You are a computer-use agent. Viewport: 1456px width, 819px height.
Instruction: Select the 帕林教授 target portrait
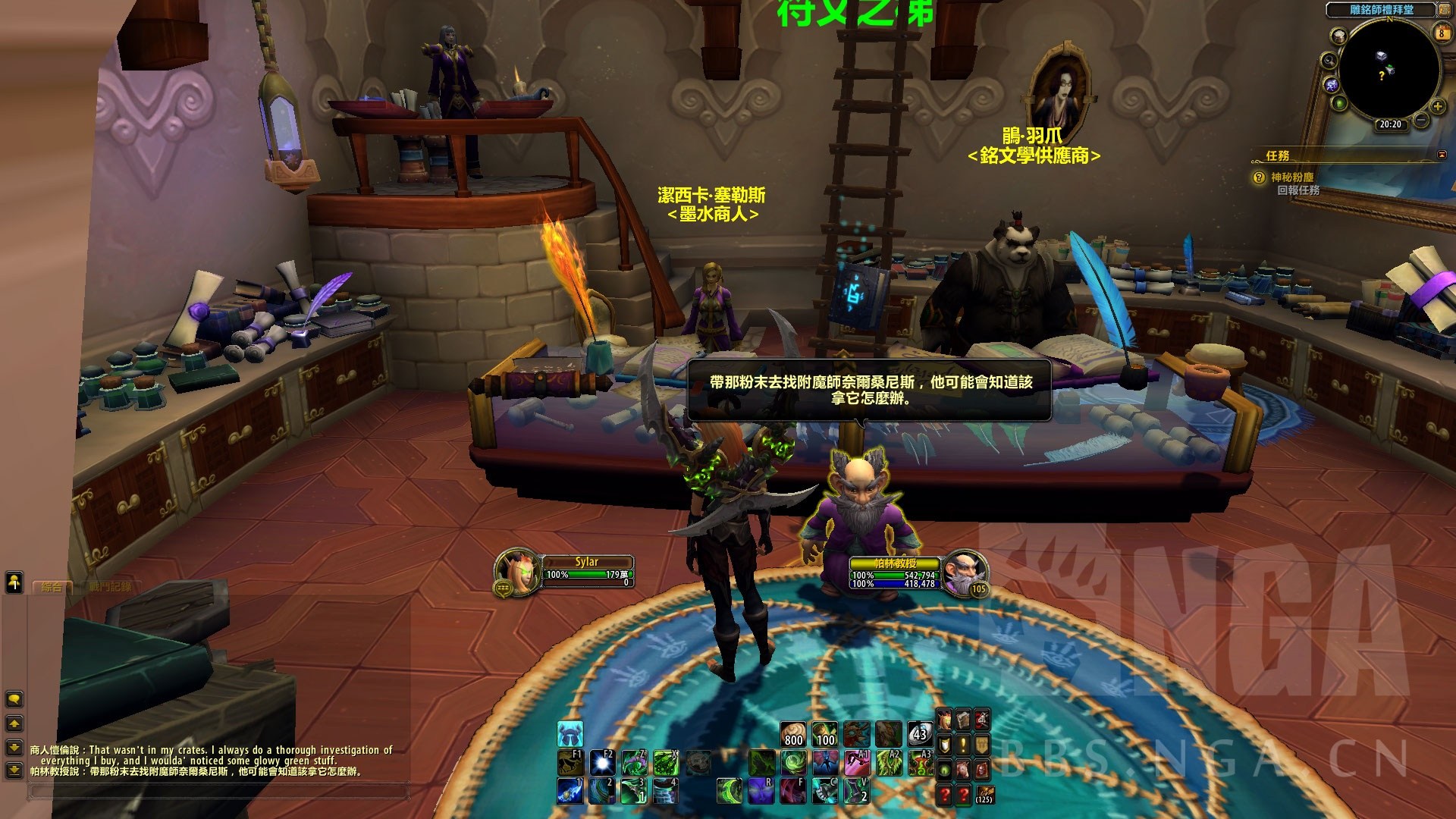click(x=965, y=573)
